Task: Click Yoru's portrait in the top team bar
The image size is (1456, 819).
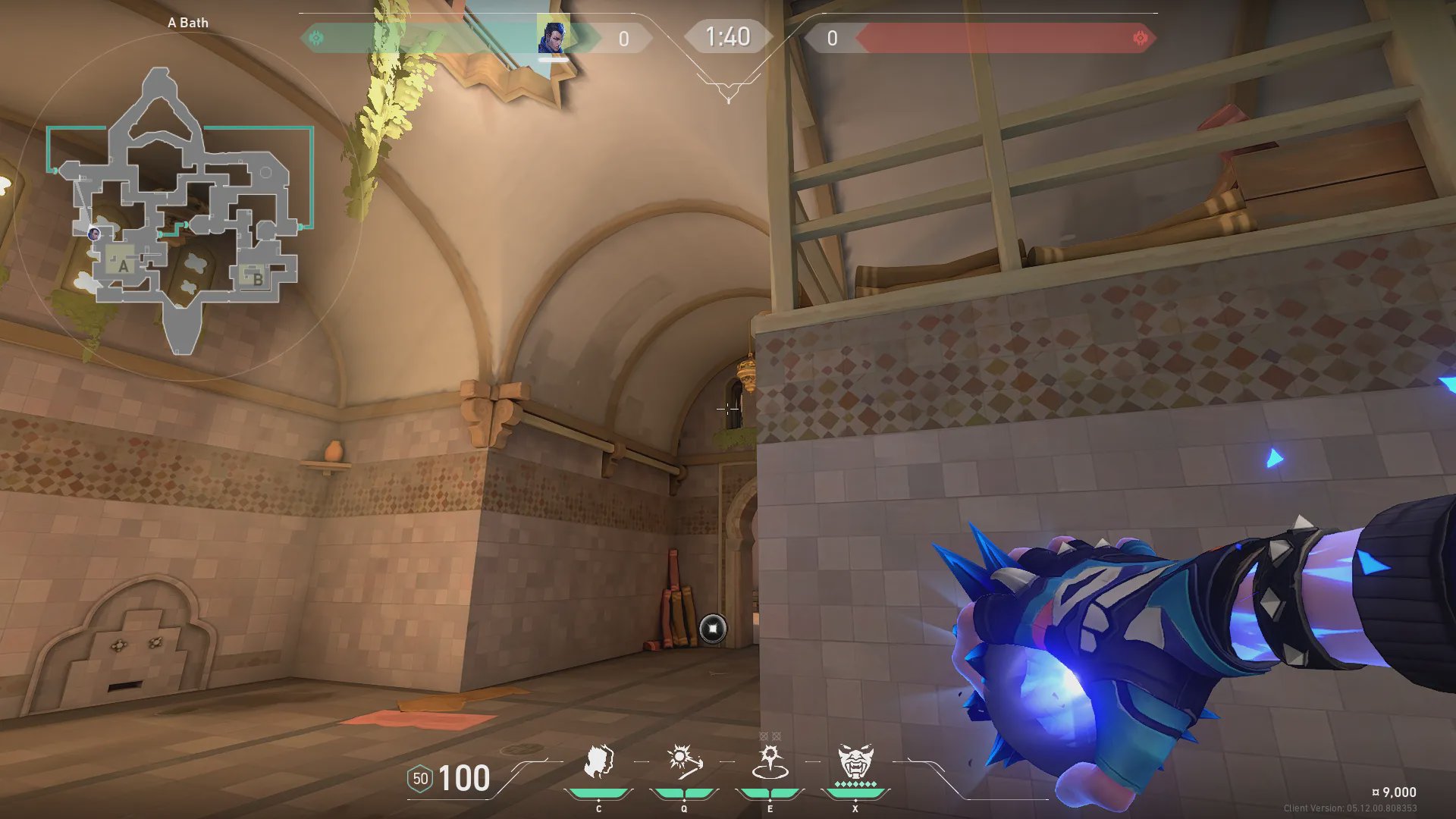Action: point(553,36)
